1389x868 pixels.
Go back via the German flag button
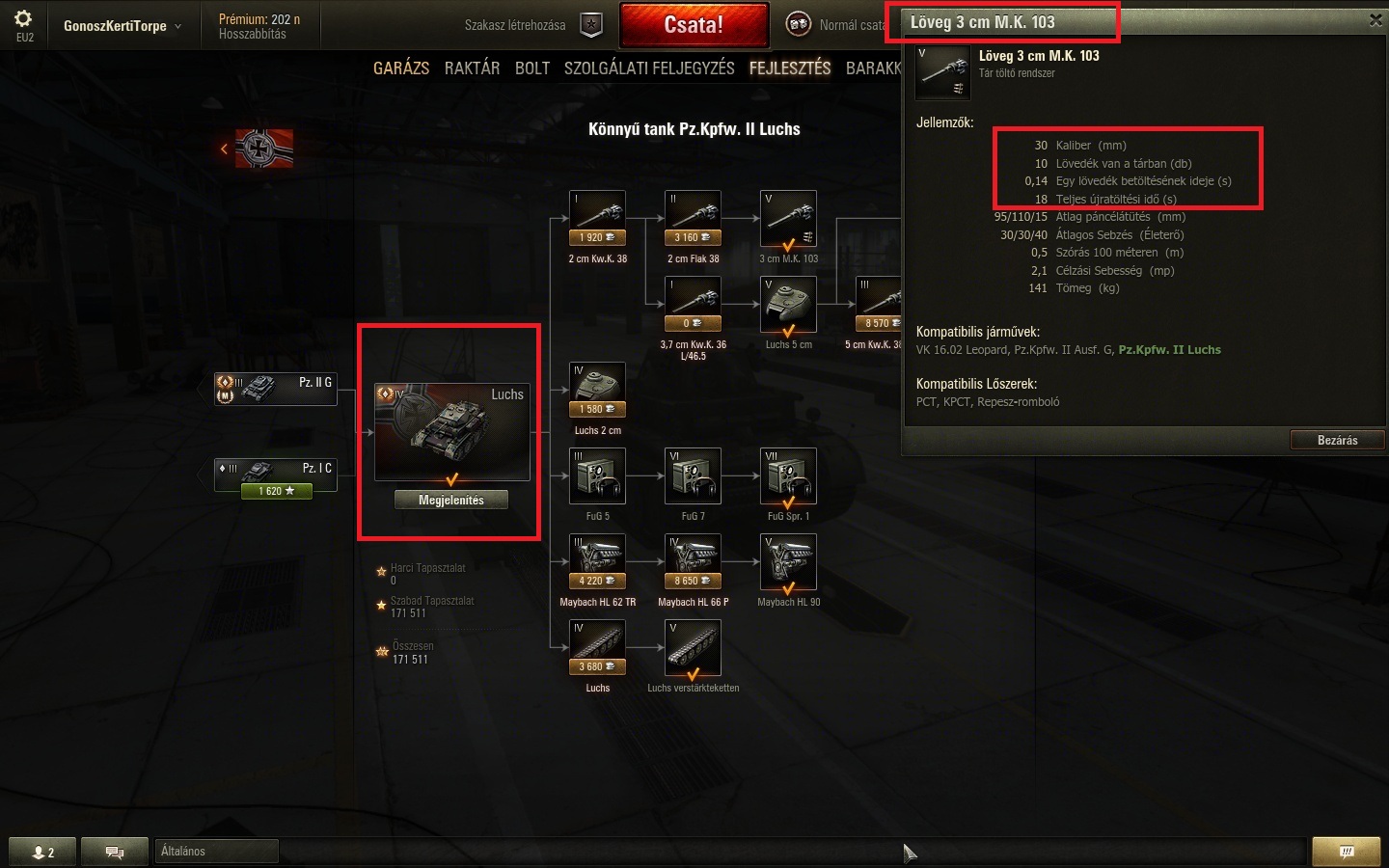tap(258, 149)
